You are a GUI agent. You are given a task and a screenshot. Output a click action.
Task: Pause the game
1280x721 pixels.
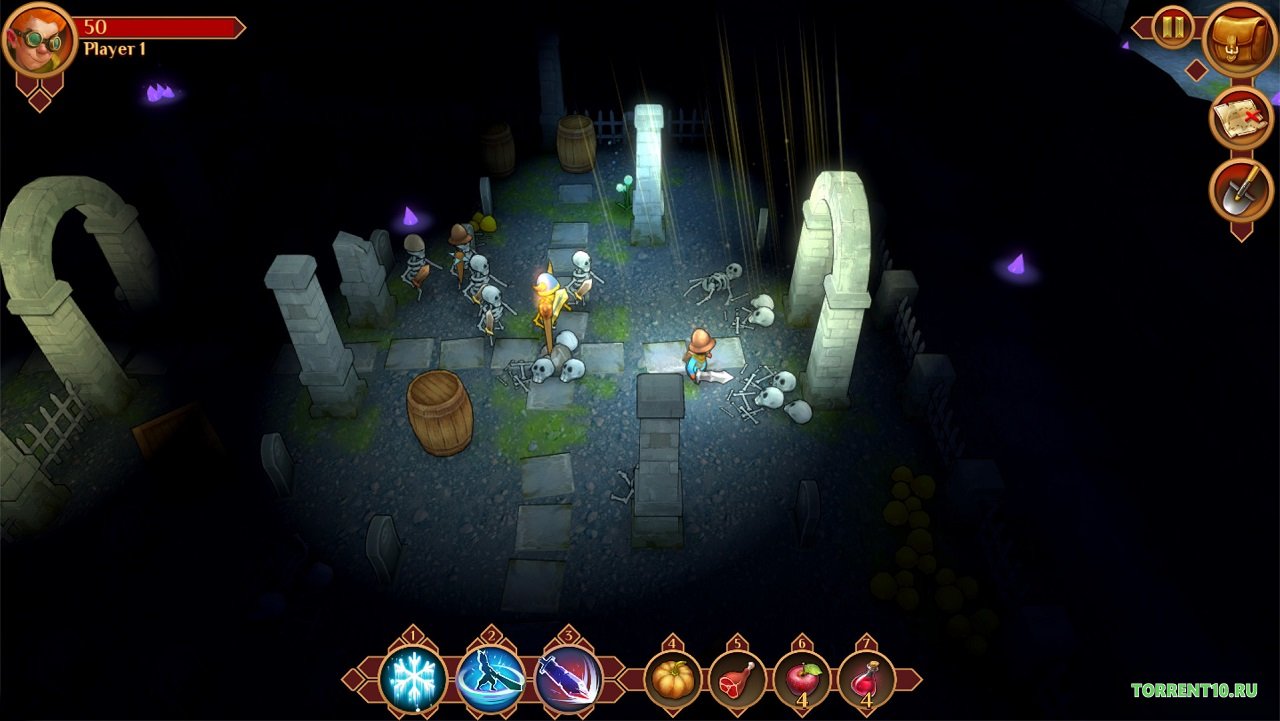pyautogui.click(x=1173, y=27)
